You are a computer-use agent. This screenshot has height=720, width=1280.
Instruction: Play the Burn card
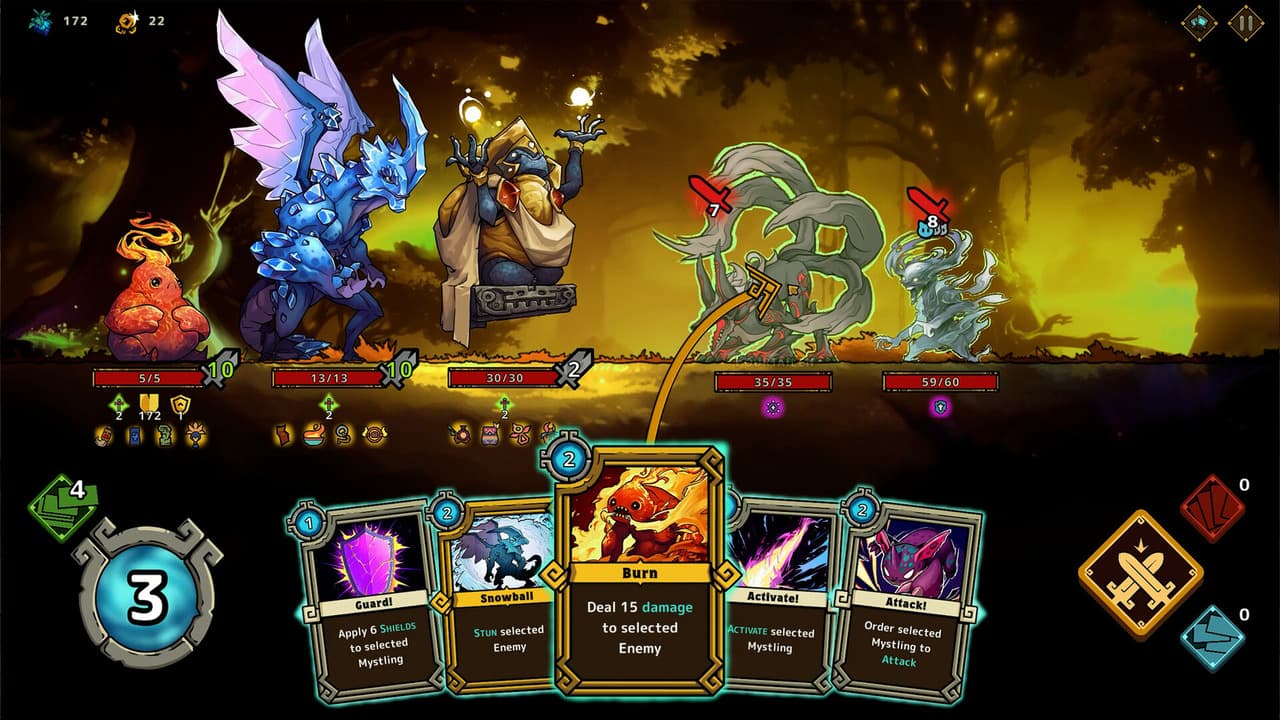click(x=639, y=570)
